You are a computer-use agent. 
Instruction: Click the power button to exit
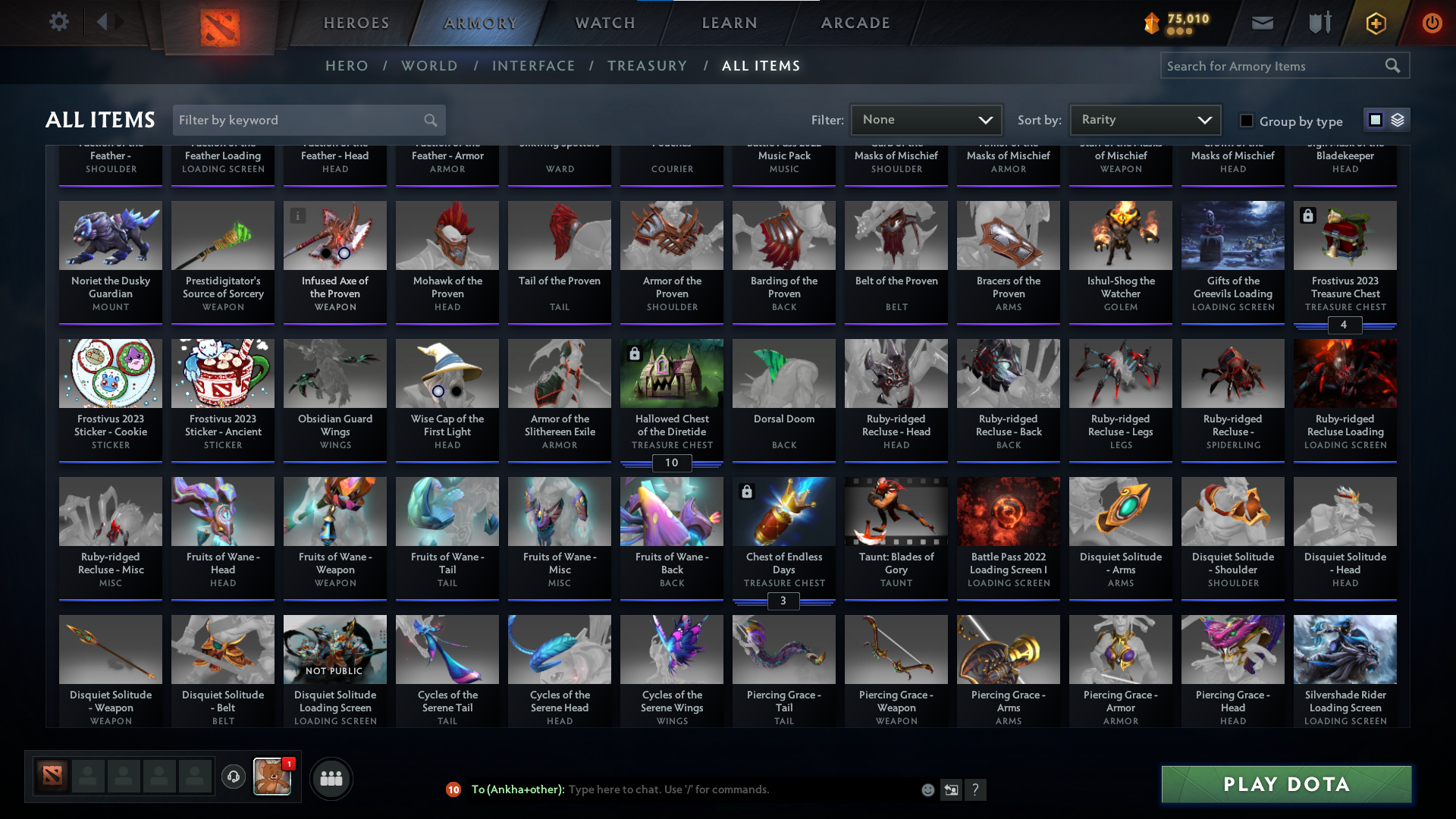coord(1432,23)
